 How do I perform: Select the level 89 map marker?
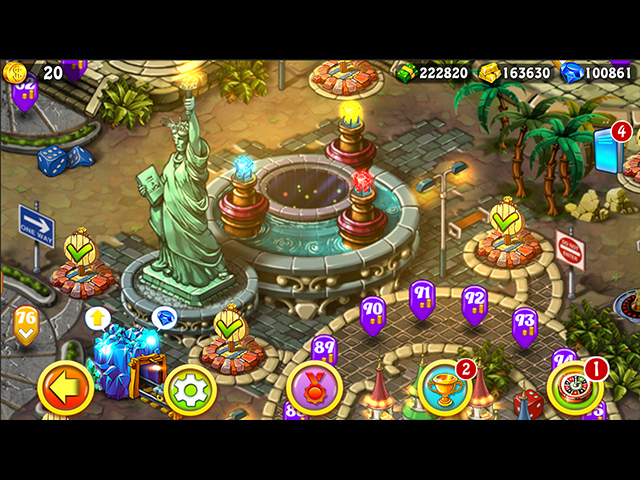[x=324, y=349]
